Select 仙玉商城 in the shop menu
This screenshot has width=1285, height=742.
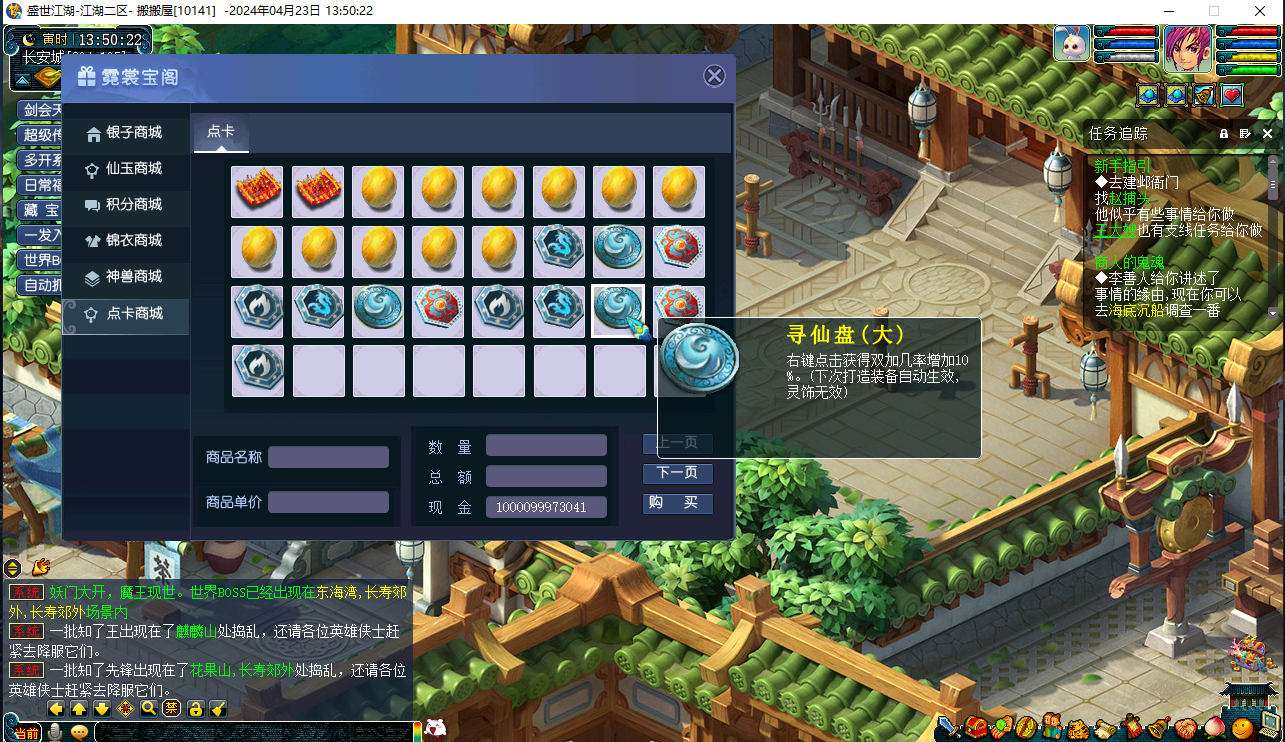coord(125,171)
